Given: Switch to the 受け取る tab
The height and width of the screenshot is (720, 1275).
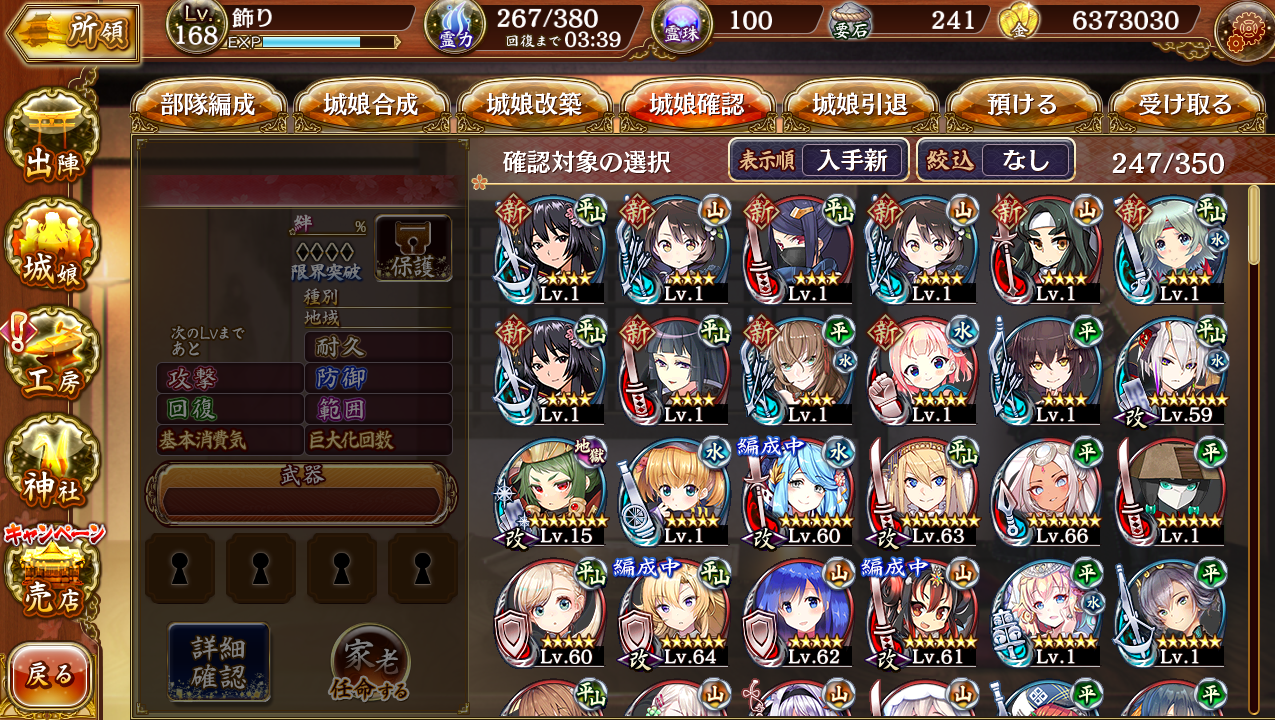Looking at the screenshot, I should [1186, 105].
